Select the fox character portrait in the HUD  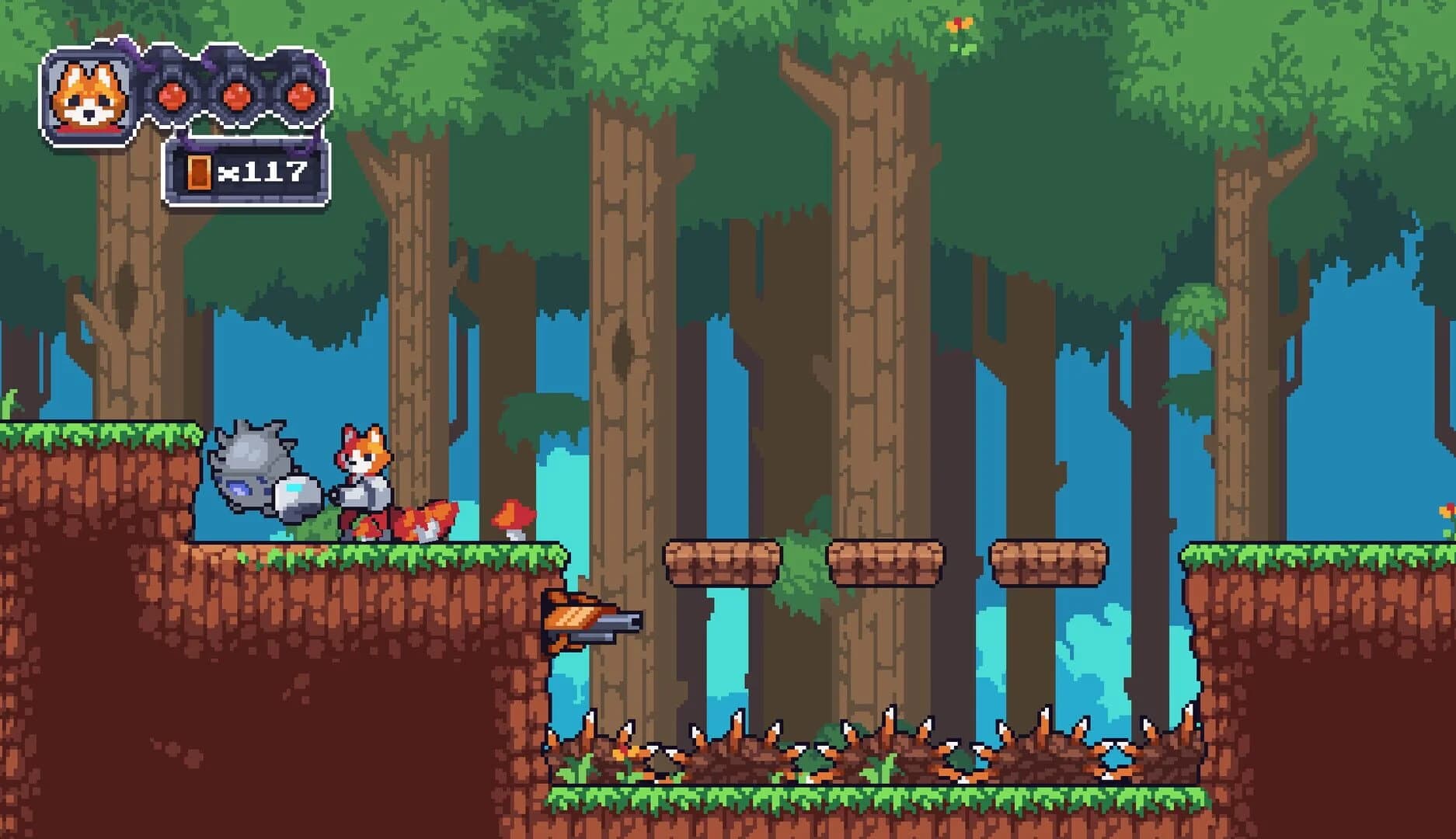pyautogui.click(x=88, y=95)
